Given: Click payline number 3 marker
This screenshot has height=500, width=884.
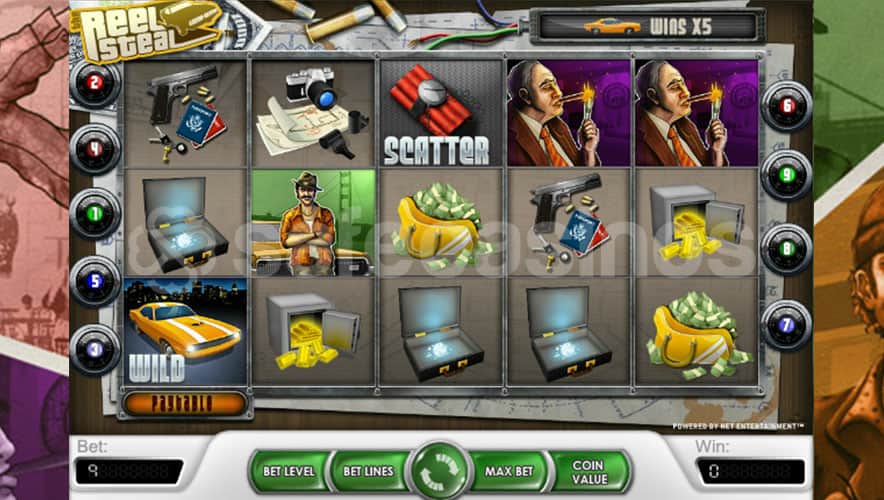Looking at the screenshot, I should [x=95, y=349].
